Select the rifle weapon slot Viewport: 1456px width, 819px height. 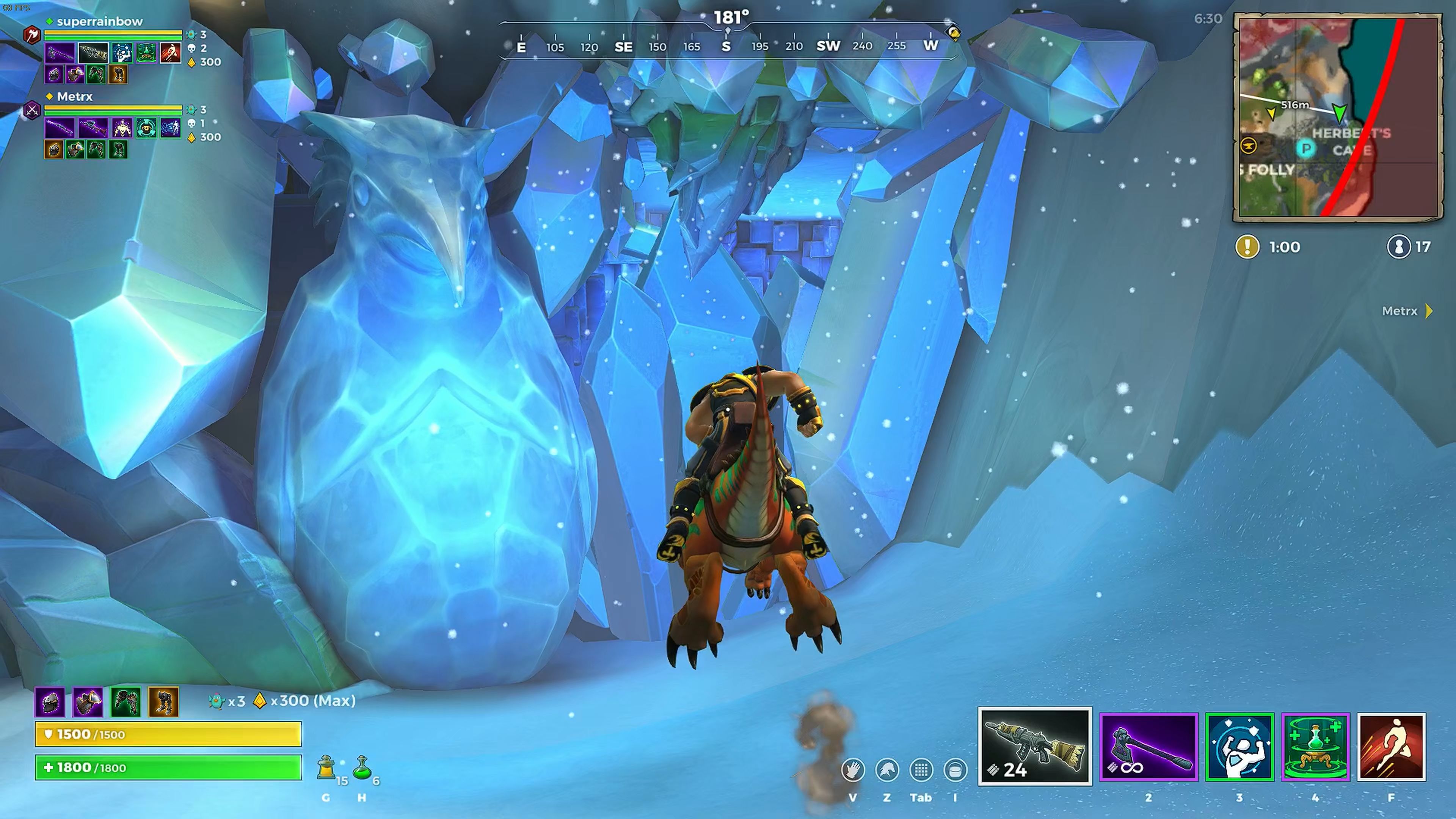(x=1034, y=746)
